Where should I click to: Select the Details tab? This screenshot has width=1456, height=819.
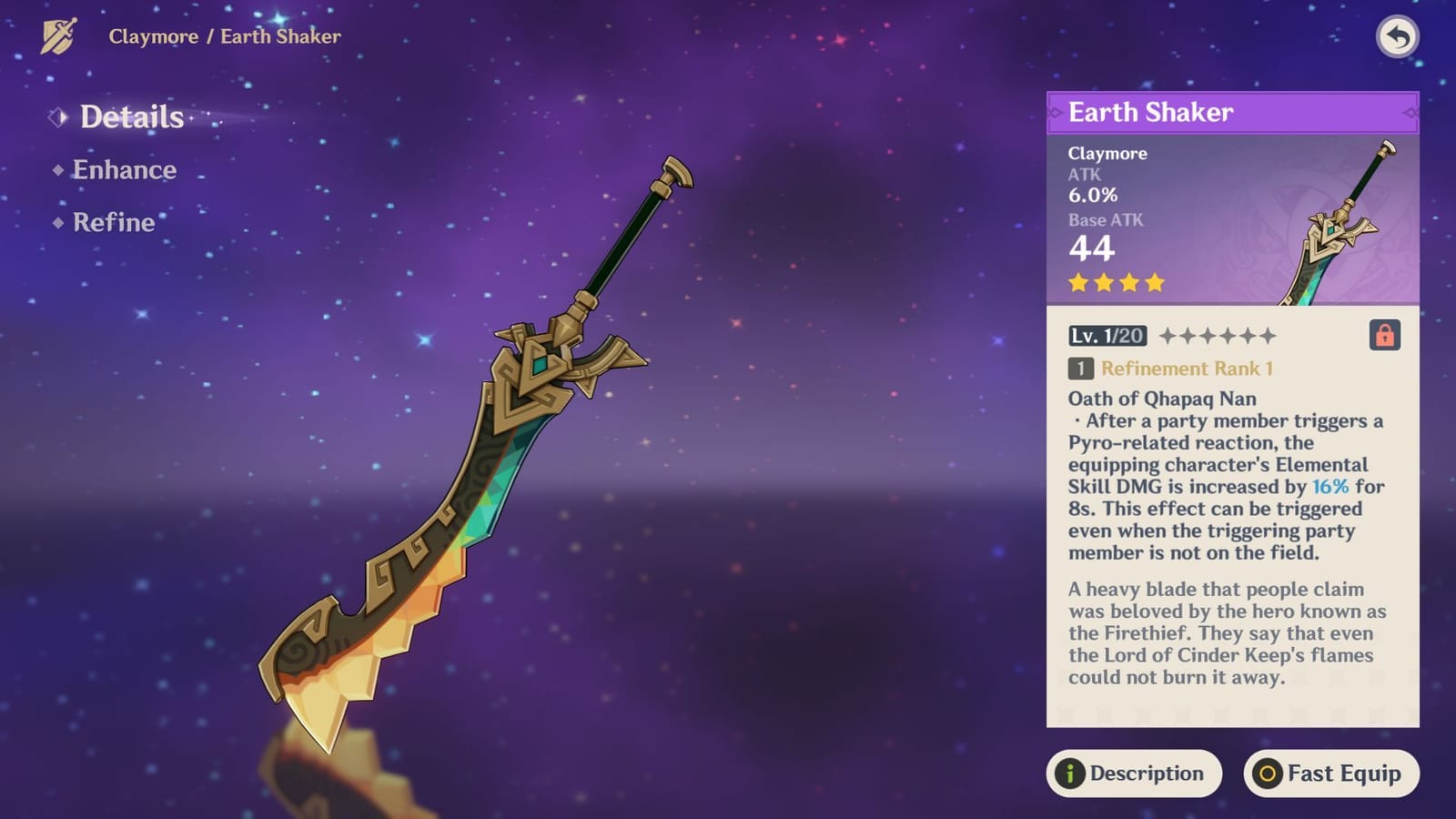[x=129, y=116]
